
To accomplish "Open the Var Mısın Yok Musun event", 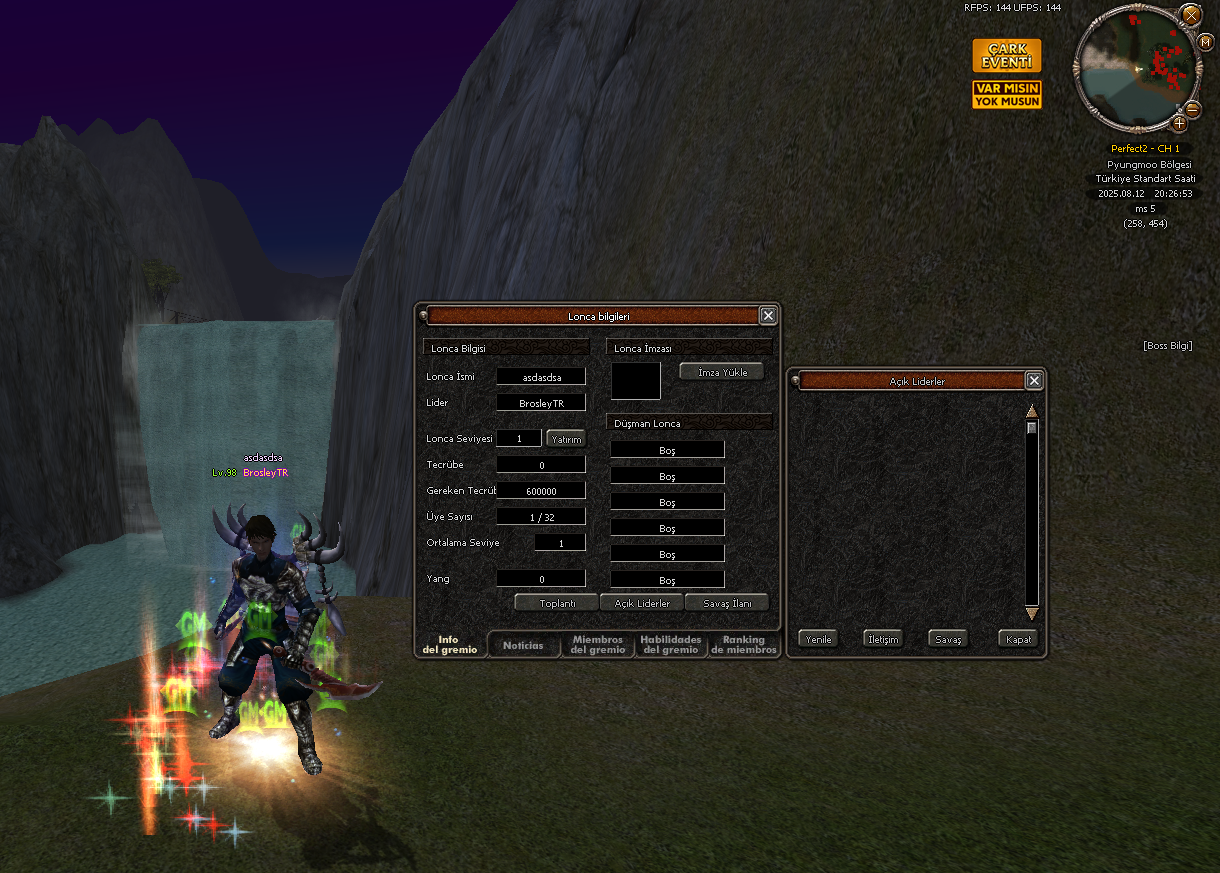I will tap(1006, 95).
